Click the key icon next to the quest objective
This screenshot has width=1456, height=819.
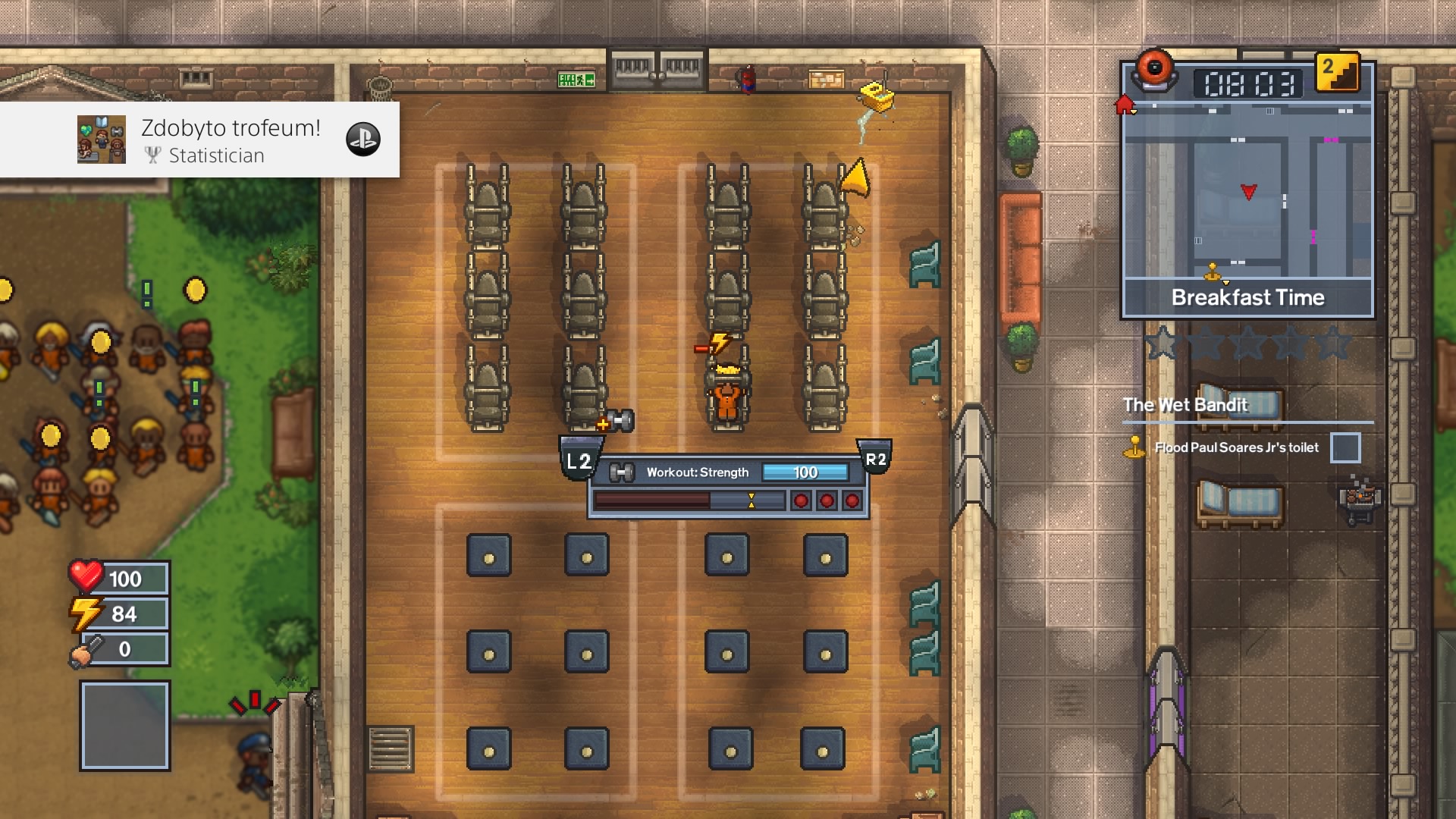point(1134,447)
